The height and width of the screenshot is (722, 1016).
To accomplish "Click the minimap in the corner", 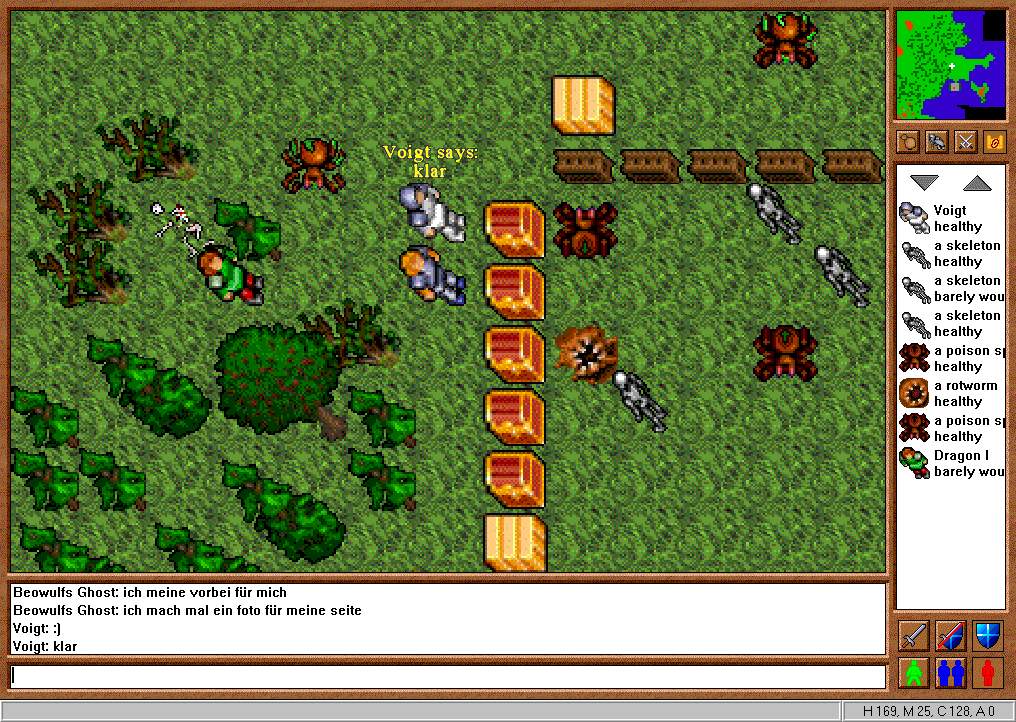I will pos(950,65).
